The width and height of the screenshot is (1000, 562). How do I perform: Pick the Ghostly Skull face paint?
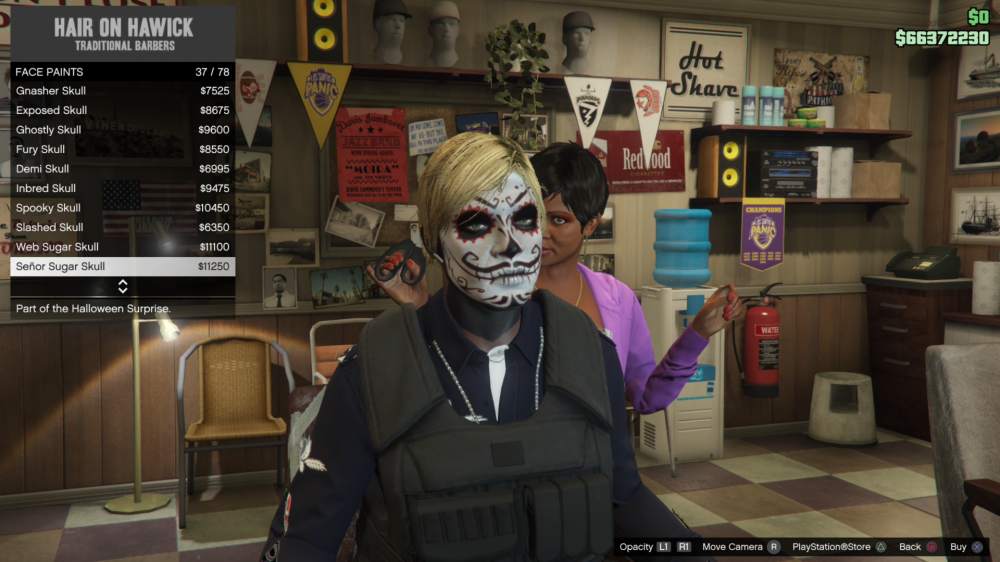[122, 130]
